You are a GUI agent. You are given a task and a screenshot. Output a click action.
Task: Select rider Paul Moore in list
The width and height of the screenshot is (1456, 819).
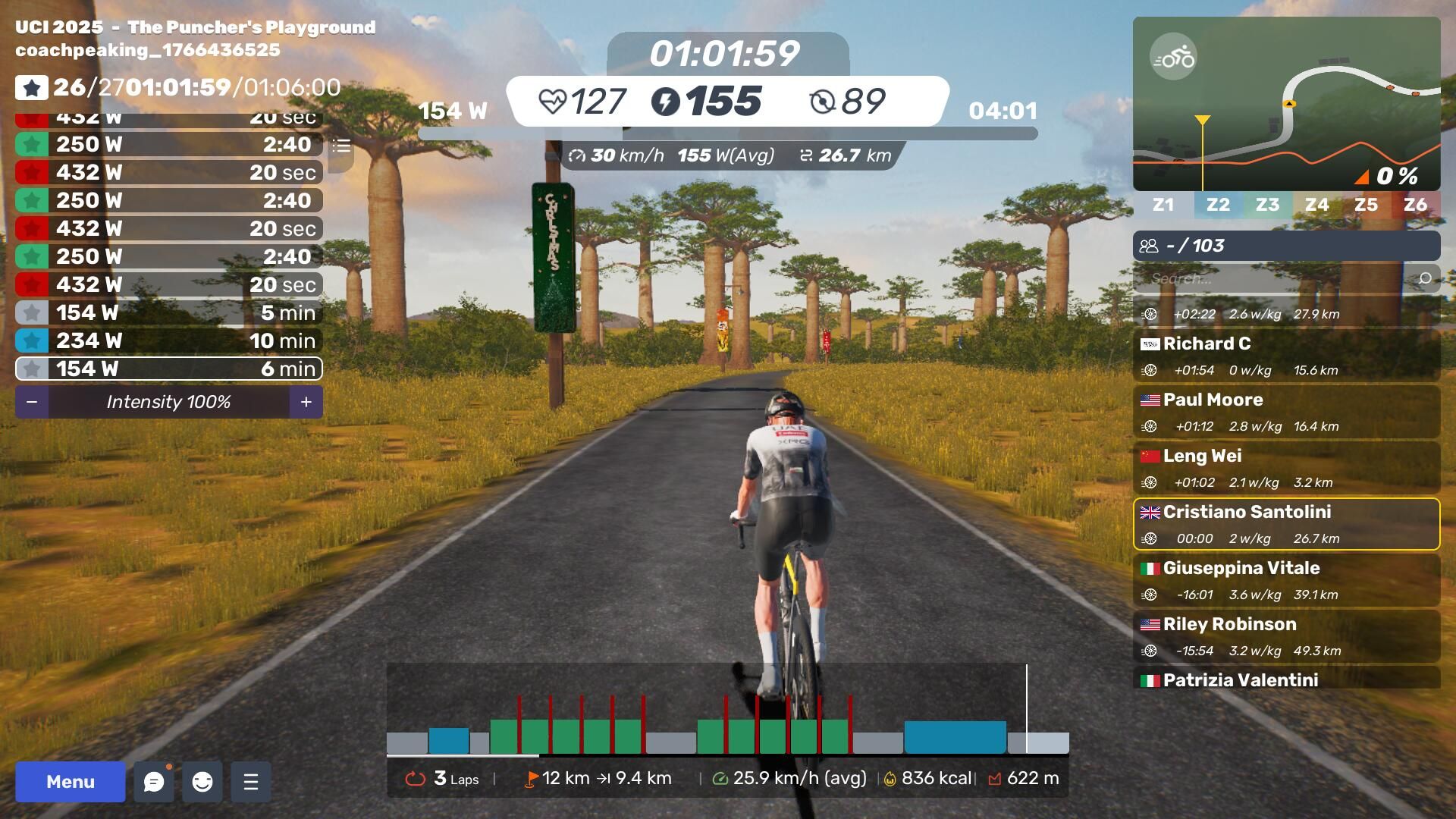click(1286, 411)
